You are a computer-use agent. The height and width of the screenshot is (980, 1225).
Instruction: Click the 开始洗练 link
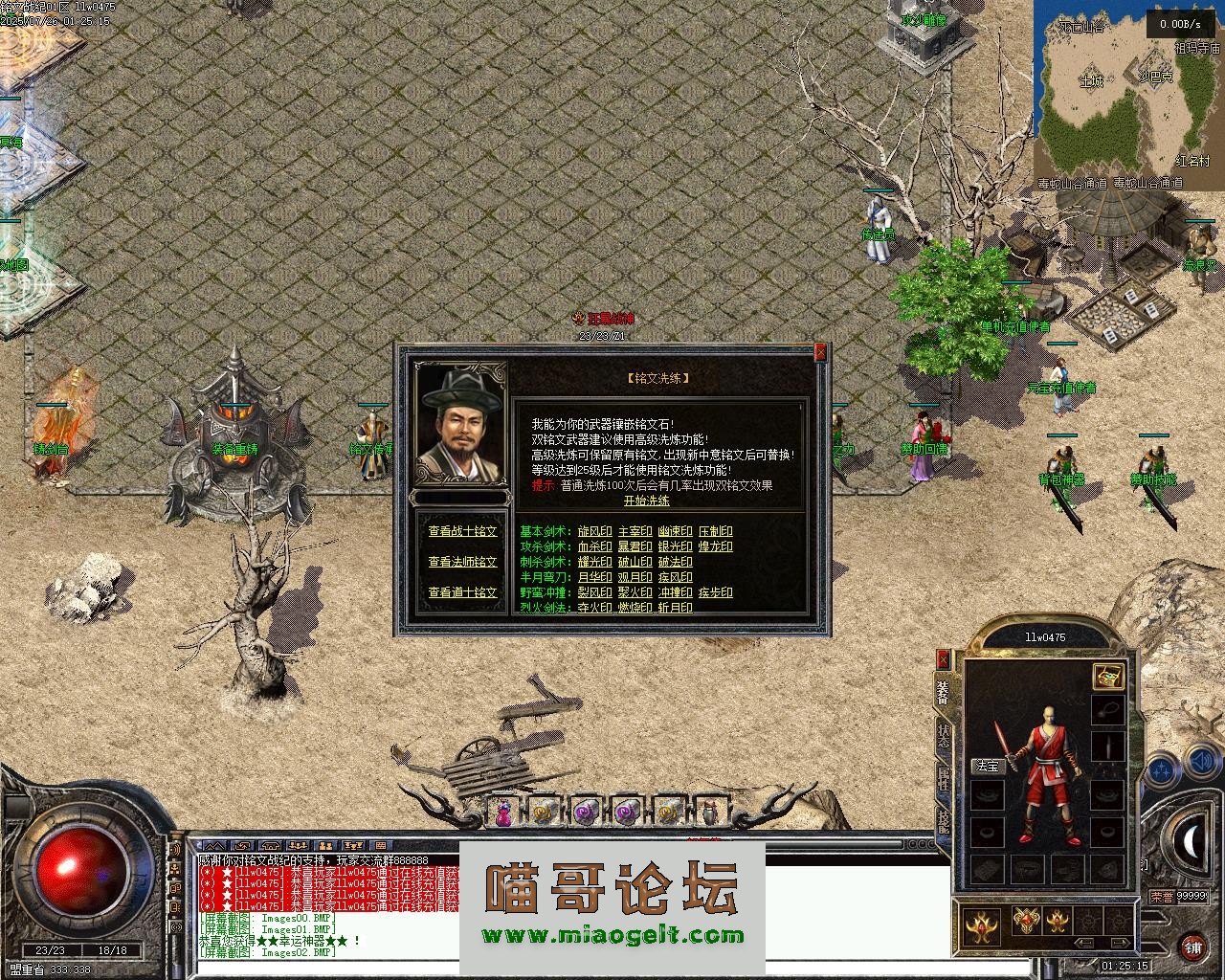[x=647, y=501]
